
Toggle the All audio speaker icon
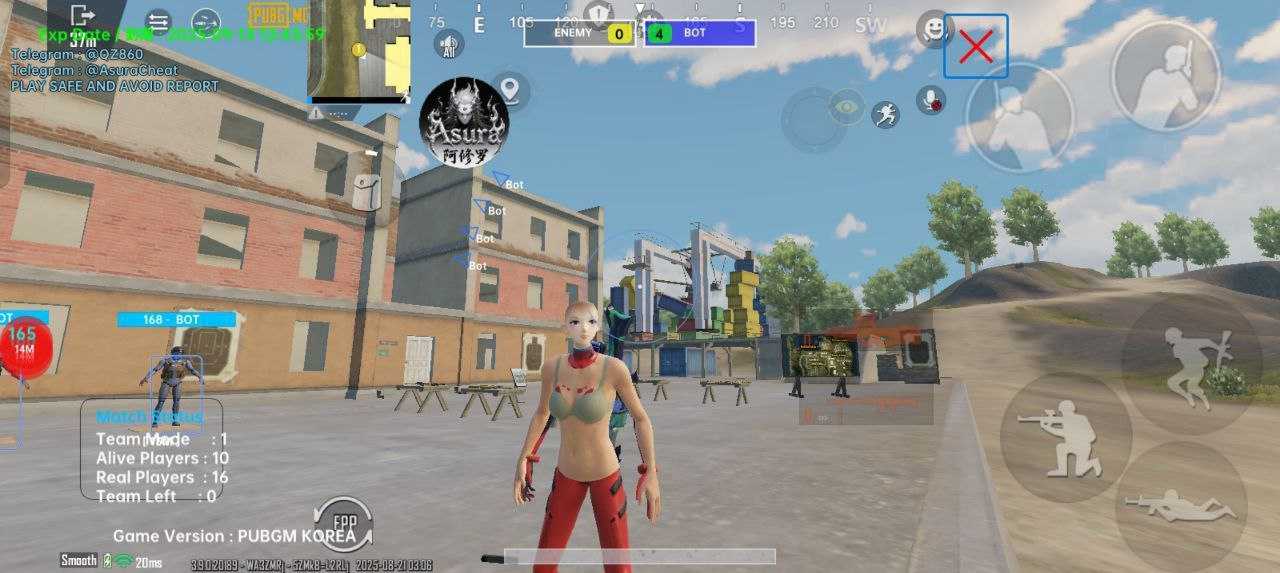(x=449, y=44)
